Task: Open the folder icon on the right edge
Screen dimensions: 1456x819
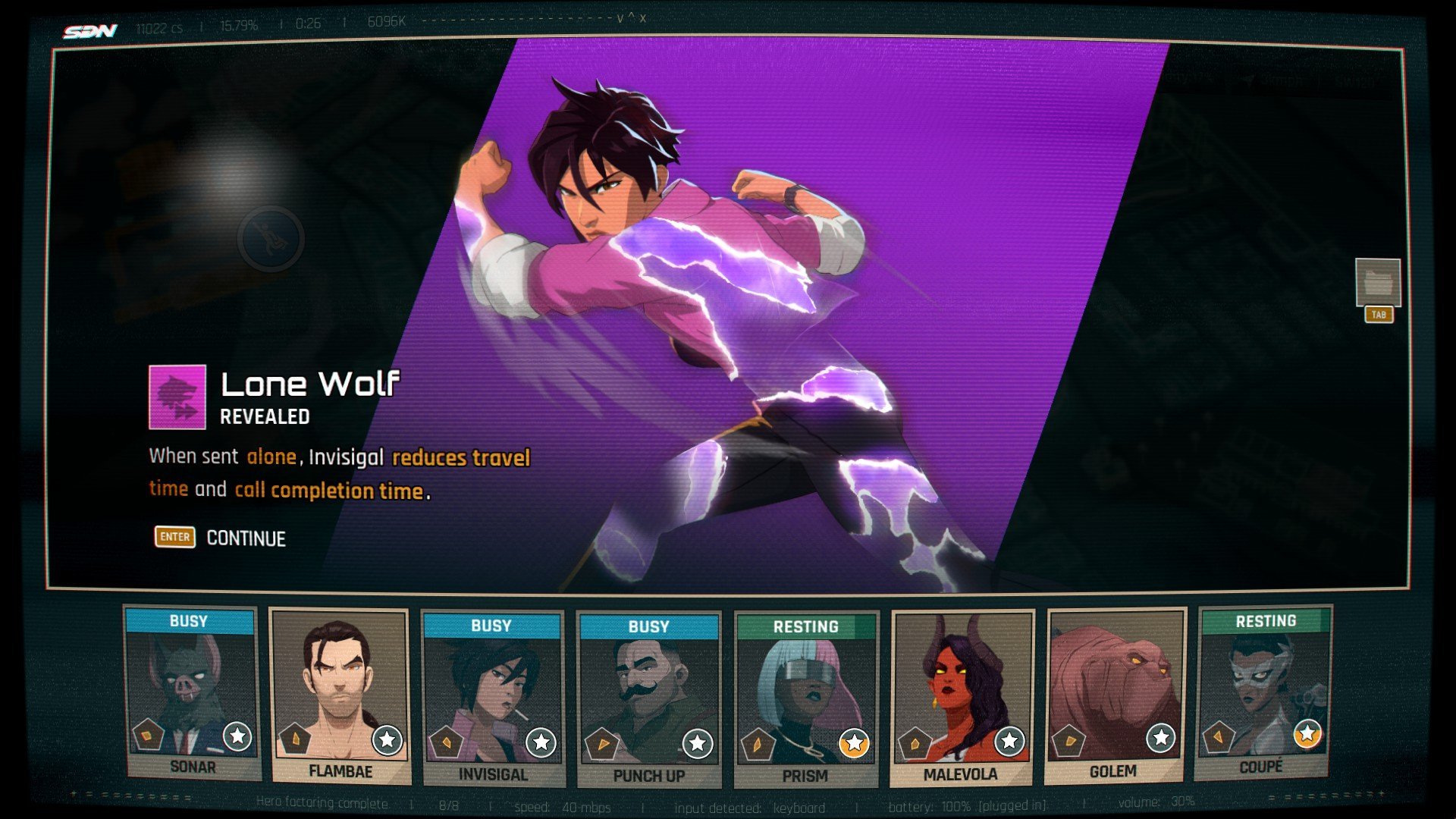Action: pos(1377,282)
